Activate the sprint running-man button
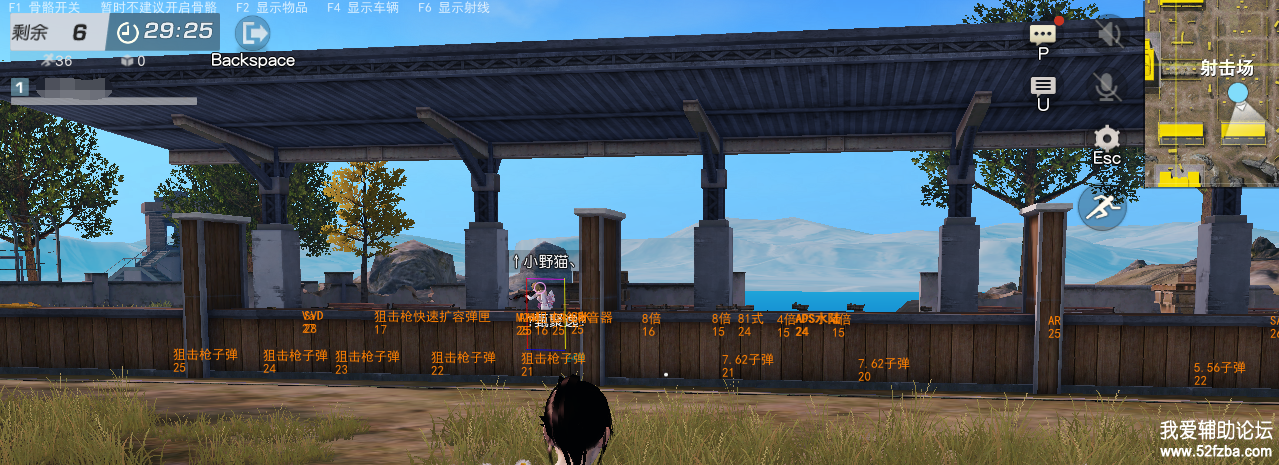 tap(1102, 208)
